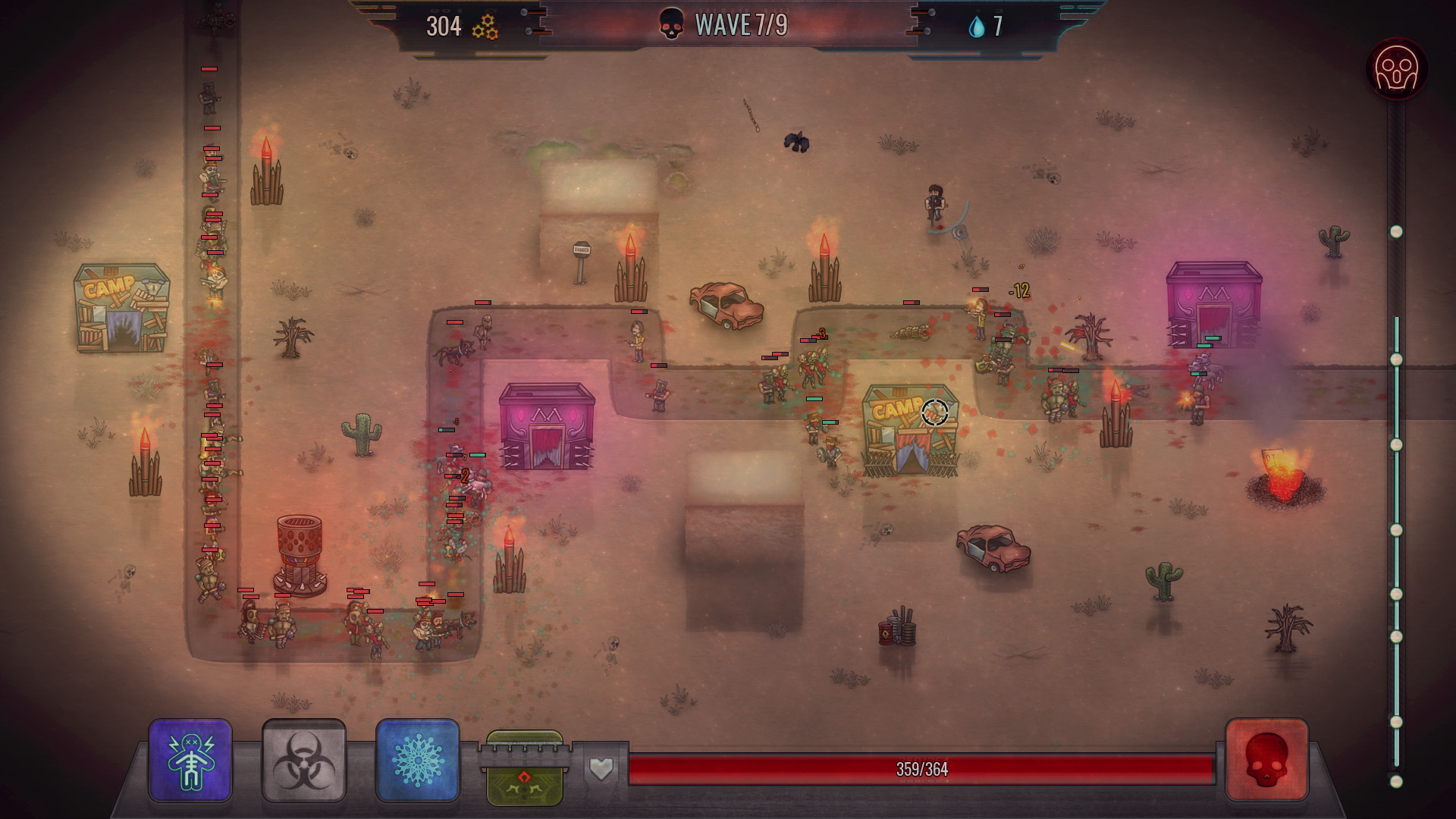Screen dimensions: 1456x819
Task: Click the gears currency icon beside 304
Action: point(485,25)
